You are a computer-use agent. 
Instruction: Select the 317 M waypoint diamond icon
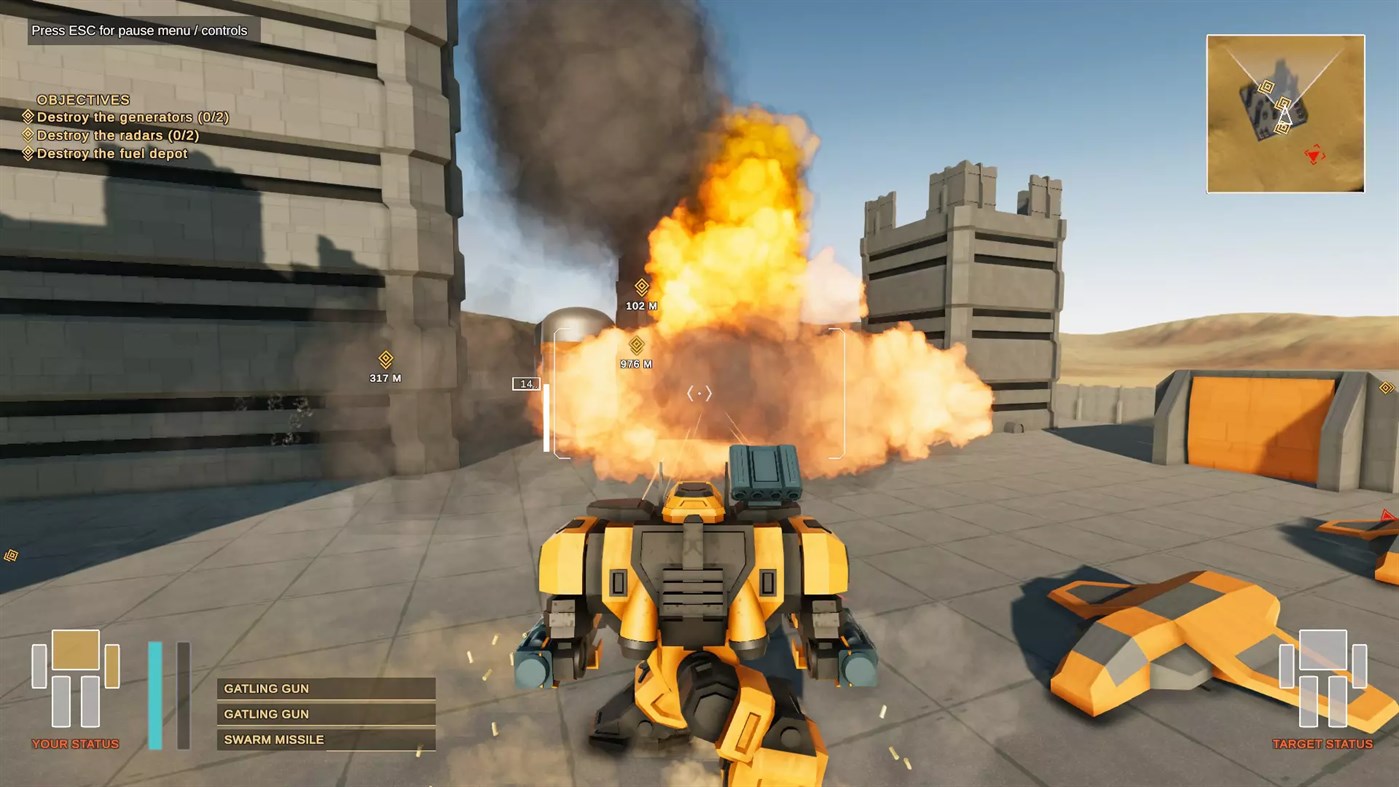tap(386, 360)
